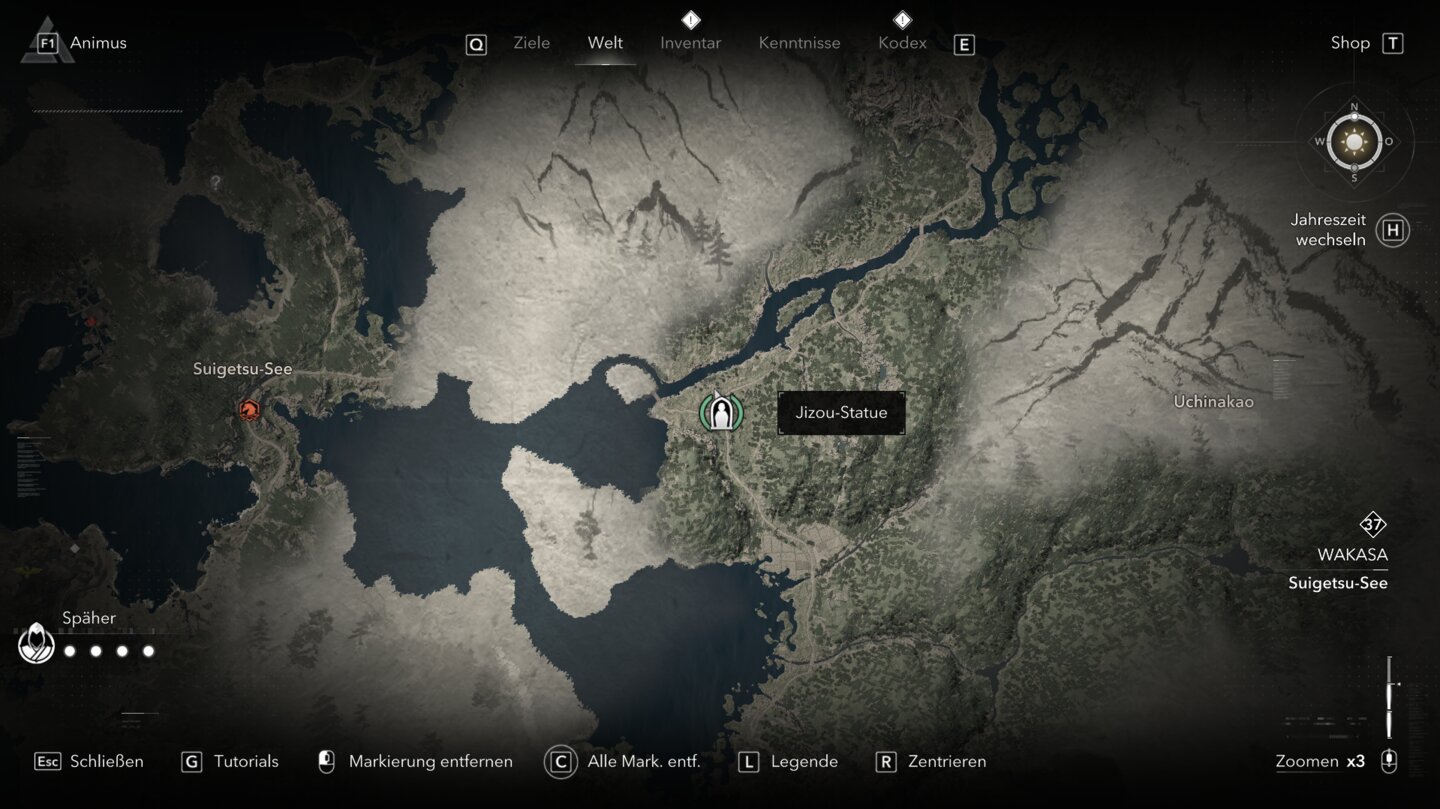The width and height of the screenshot is (1440, 809).
Task: Click the compass rose
Action: click(x=1354, y=142)
